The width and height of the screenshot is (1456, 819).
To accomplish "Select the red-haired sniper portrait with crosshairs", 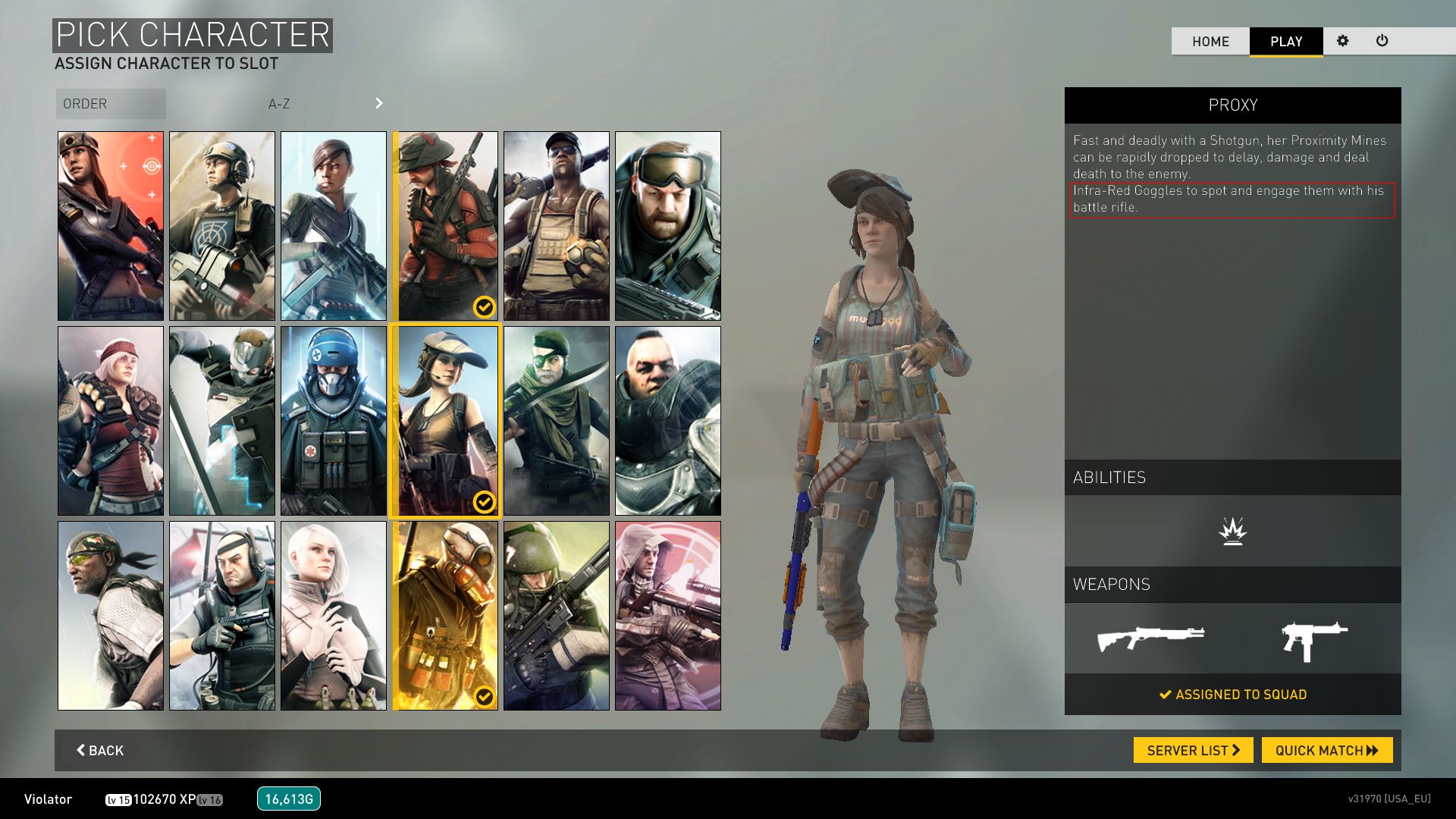I will coord(111,226).
